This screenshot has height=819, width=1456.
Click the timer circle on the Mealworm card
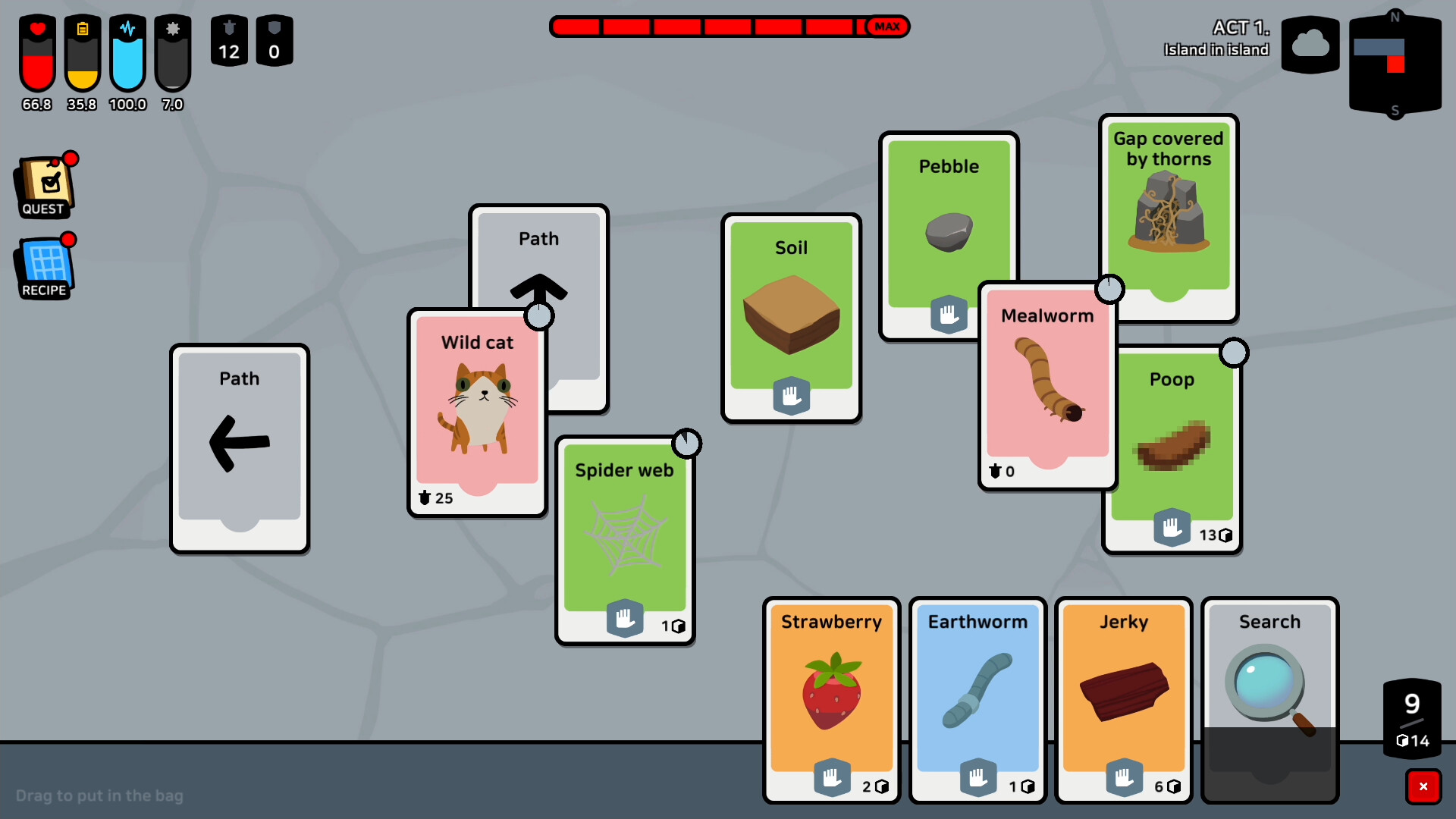click(1110, 289)
